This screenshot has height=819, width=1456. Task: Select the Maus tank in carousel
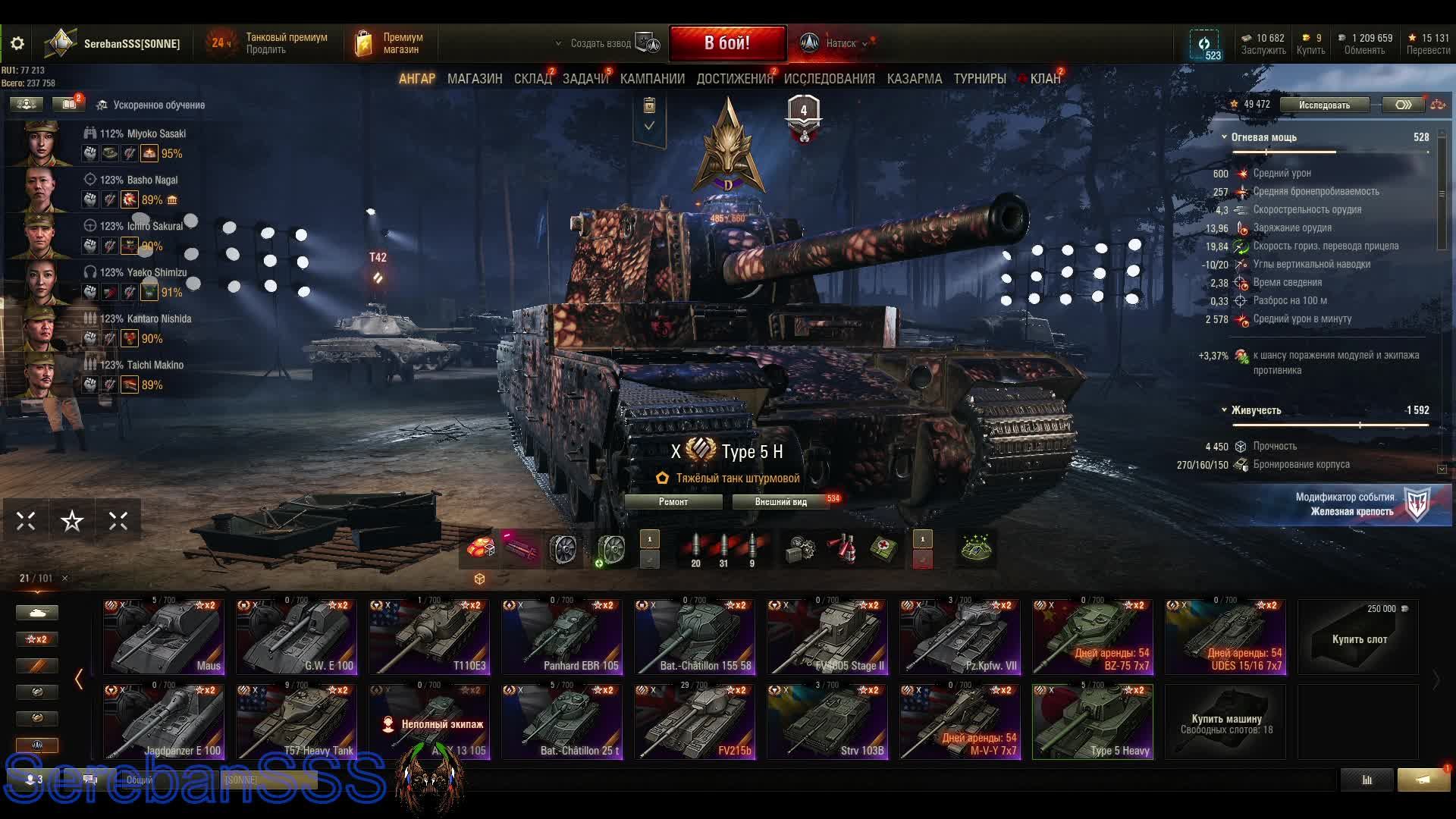coord(164,637)
